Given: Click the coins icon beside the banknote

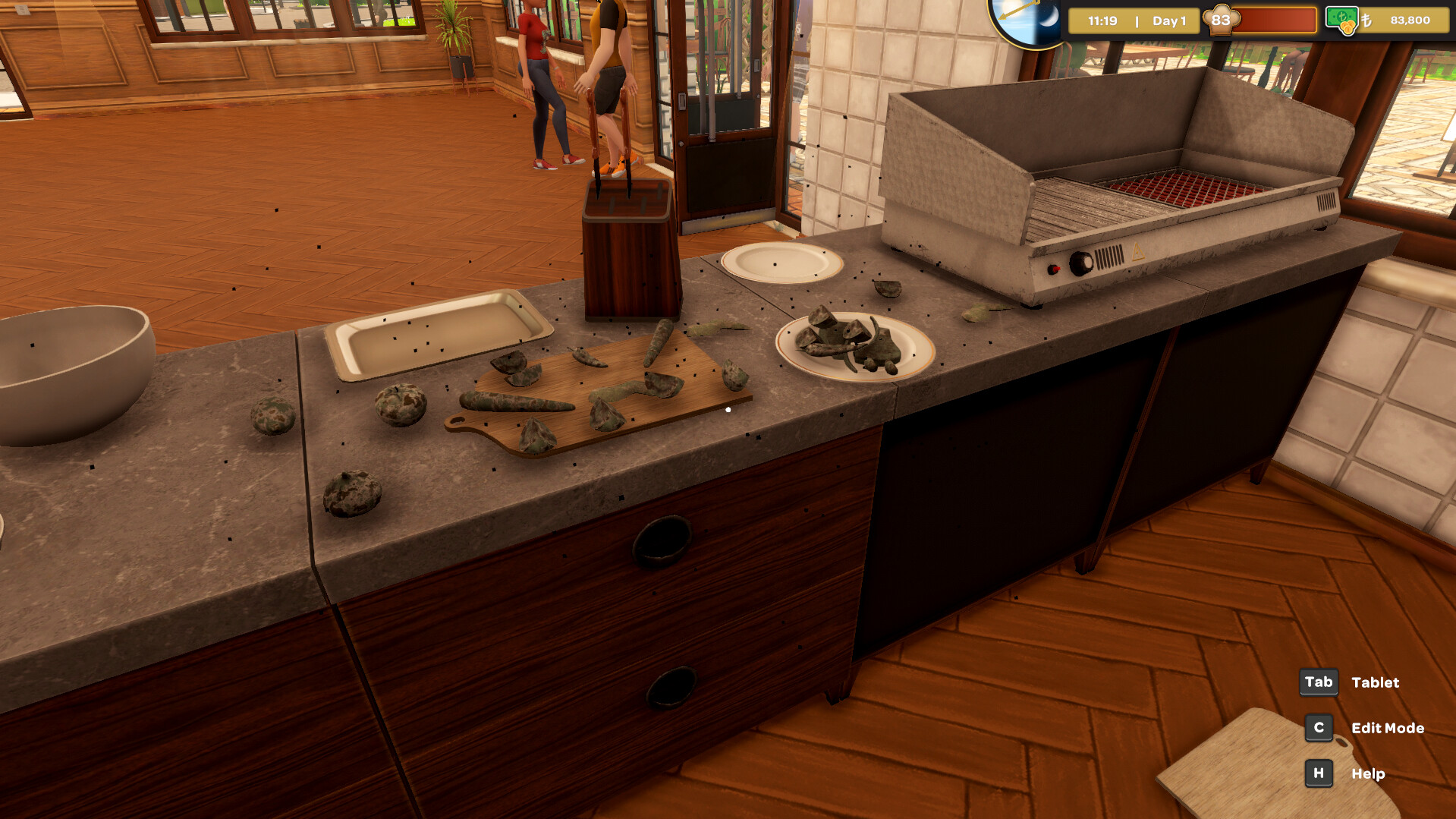Looking at the screenshot, I should [x=1348, y=27].
